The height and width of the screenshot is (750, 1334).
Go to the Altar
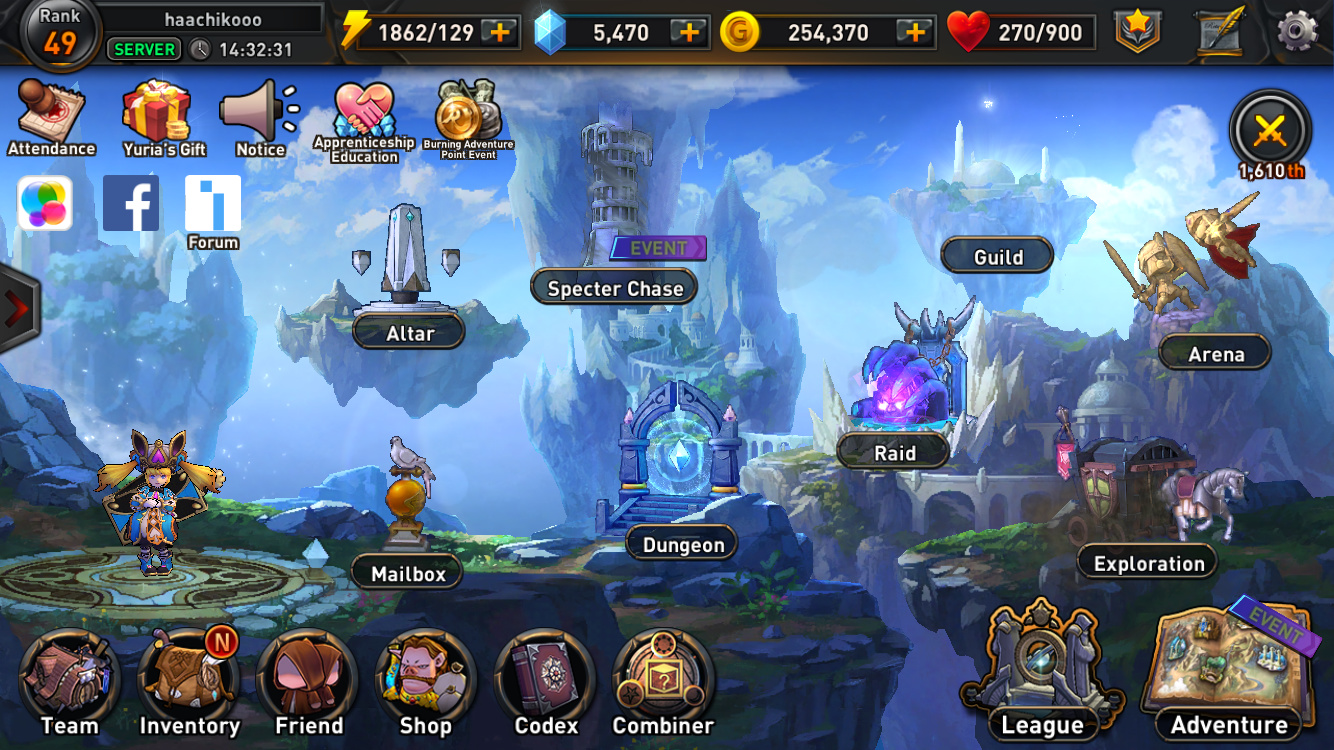click(x=409, y=333)
